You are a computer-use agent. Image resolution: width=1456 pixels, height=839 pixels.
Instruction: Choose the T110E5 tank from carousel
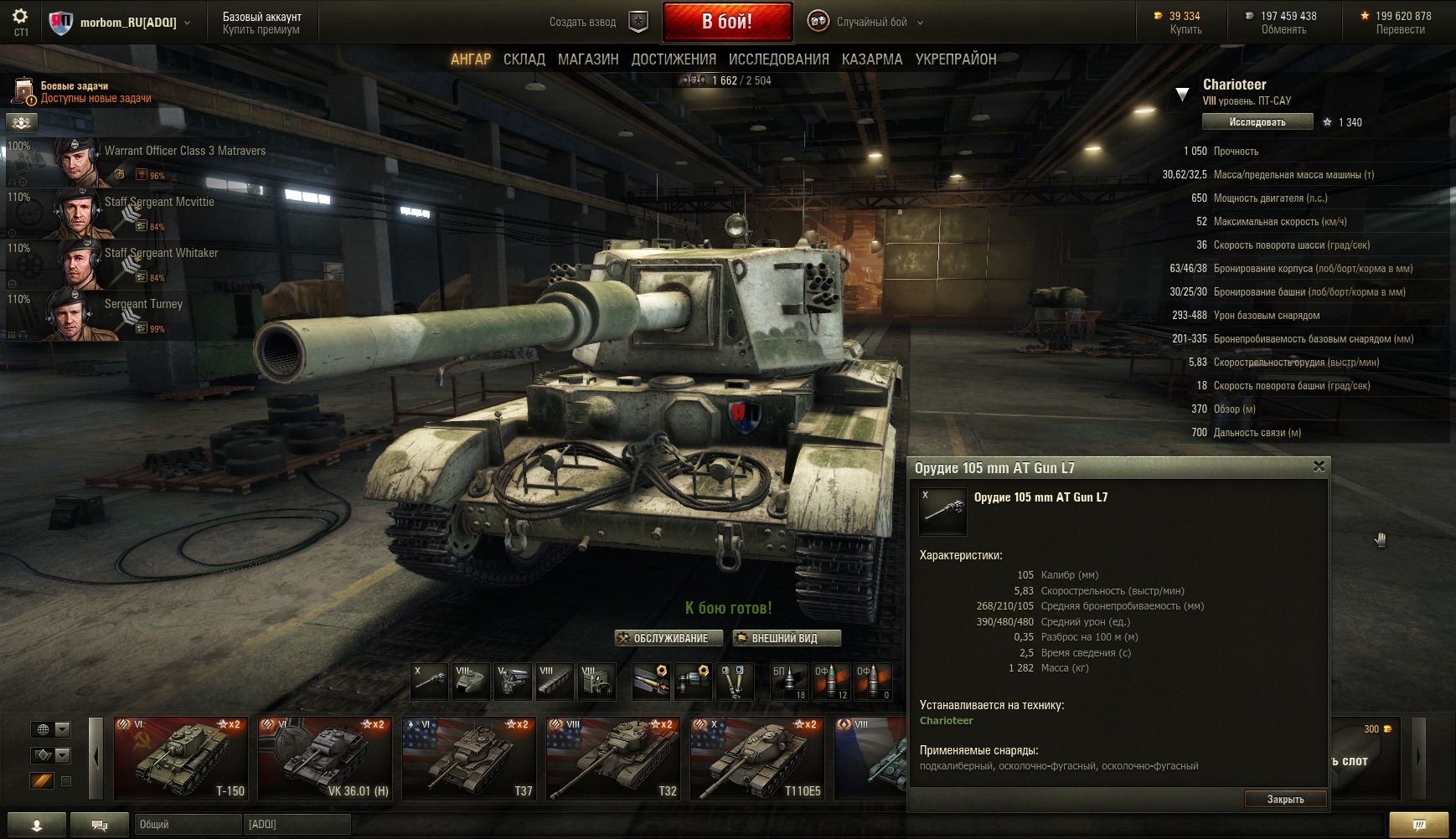click(756, 758)
